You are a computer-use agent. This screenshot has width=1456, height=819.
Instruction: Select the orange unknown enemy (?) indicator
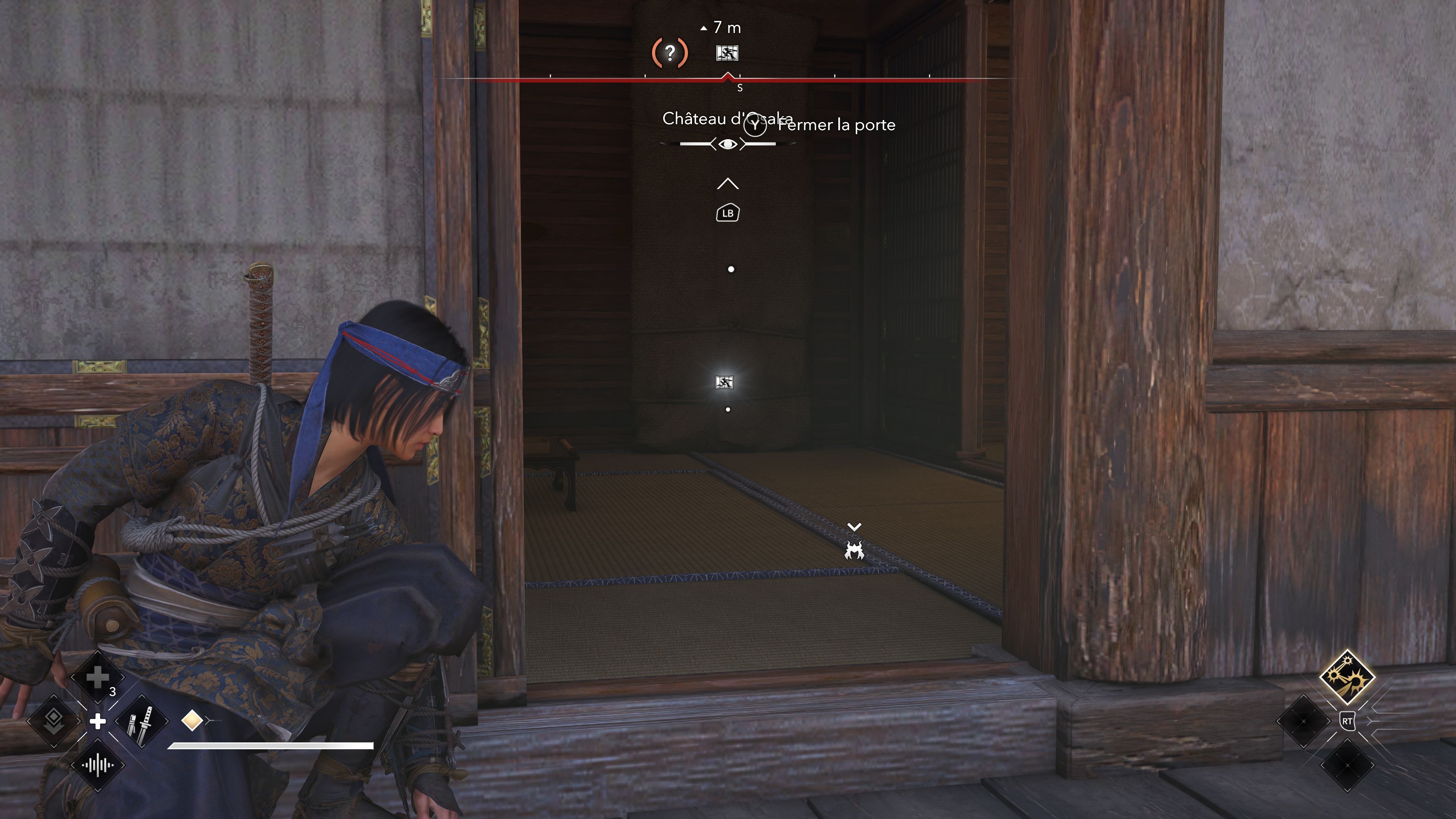pyautogui.click(x=670, y=53)
